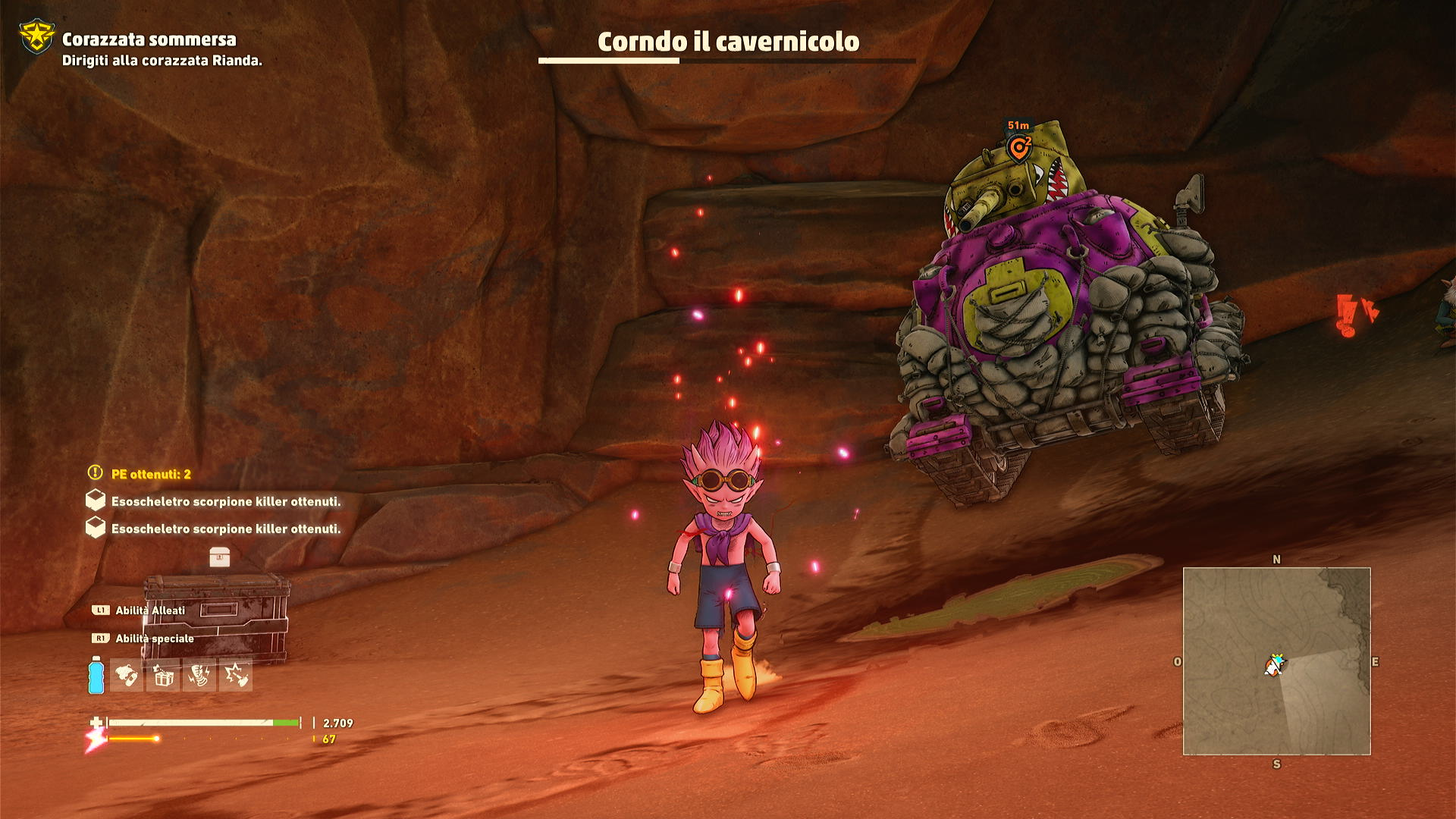Viewport: 1456px width, 819px height.
Task: Select the quest star badge icon
Action: pos(36,36)
